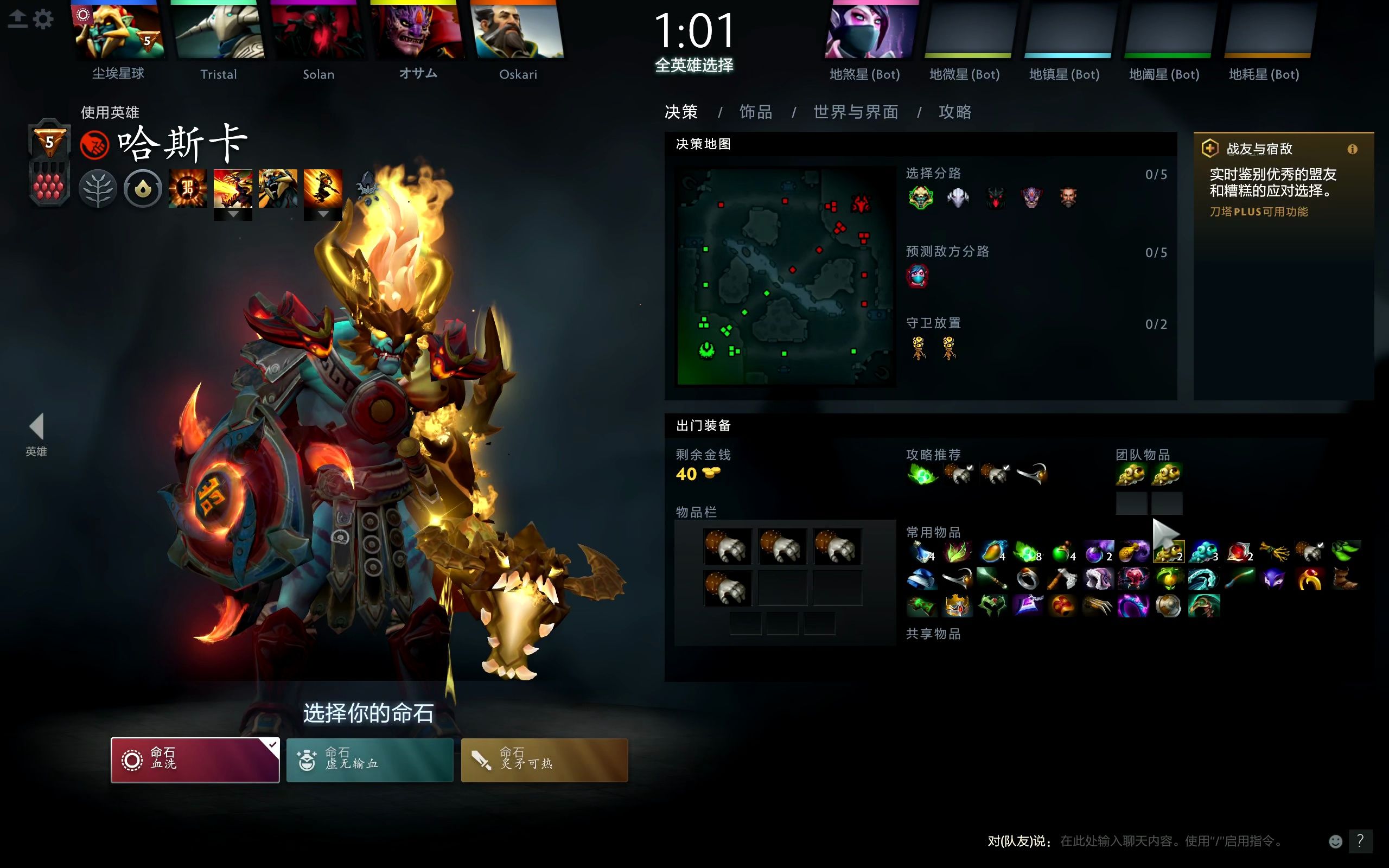The width and height of the screenshot is (1389, 868).
Task: Choose the 炙矛可热 命石 option
Action: click(x=544, y=759)
